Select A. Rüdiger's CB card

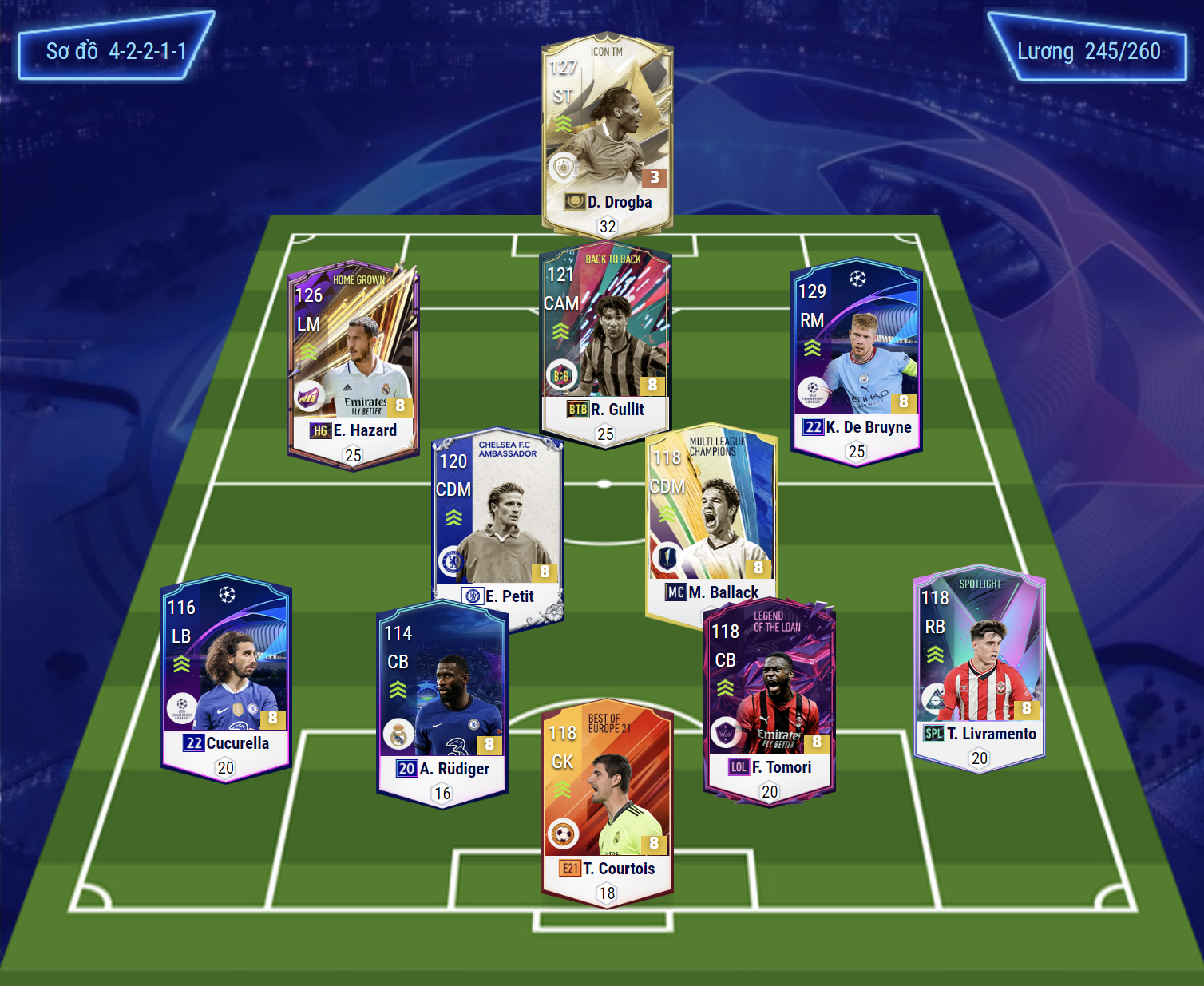[x=442, y=703]
